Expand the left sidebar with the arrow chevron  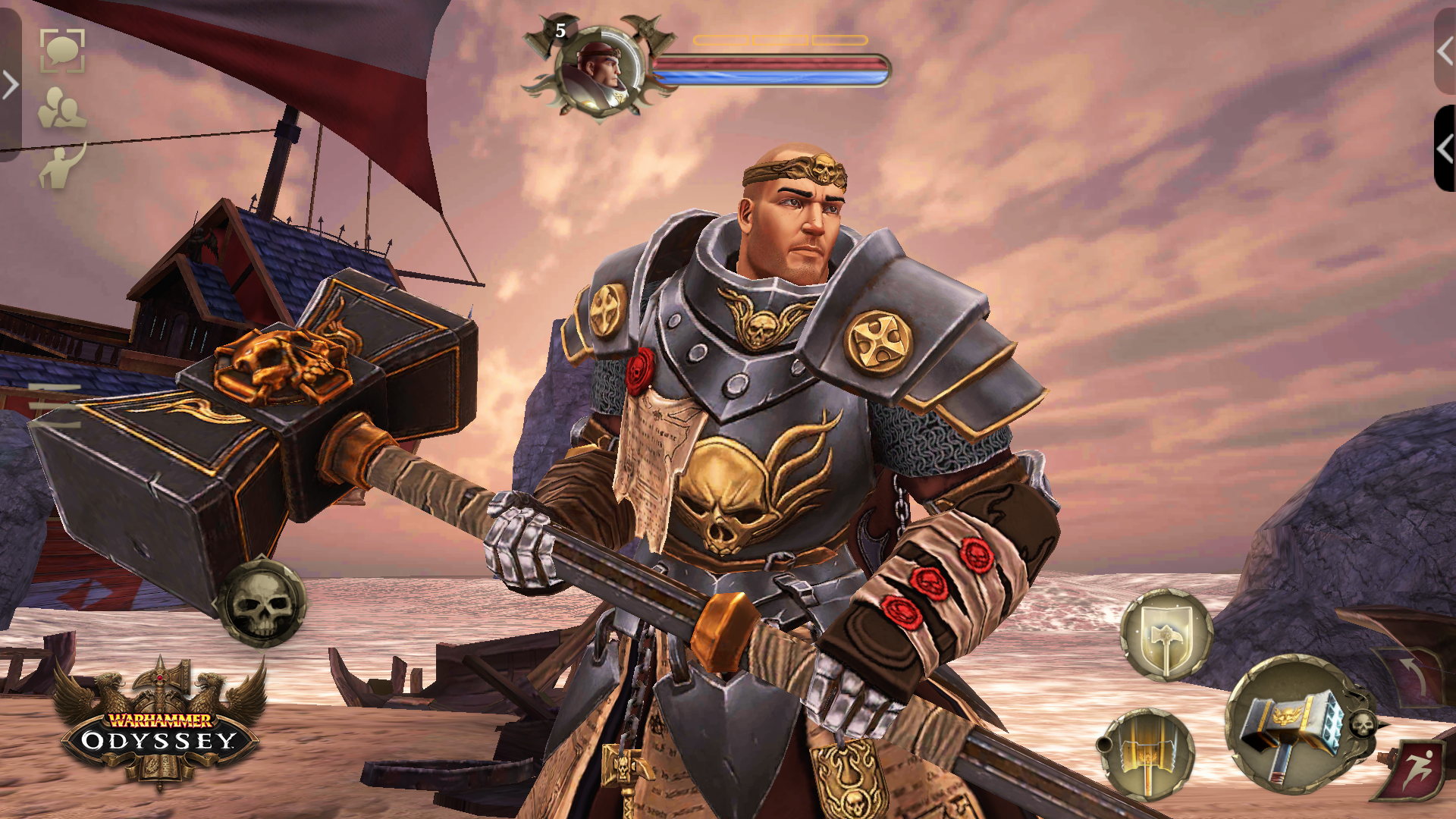(x=9, y=85)
